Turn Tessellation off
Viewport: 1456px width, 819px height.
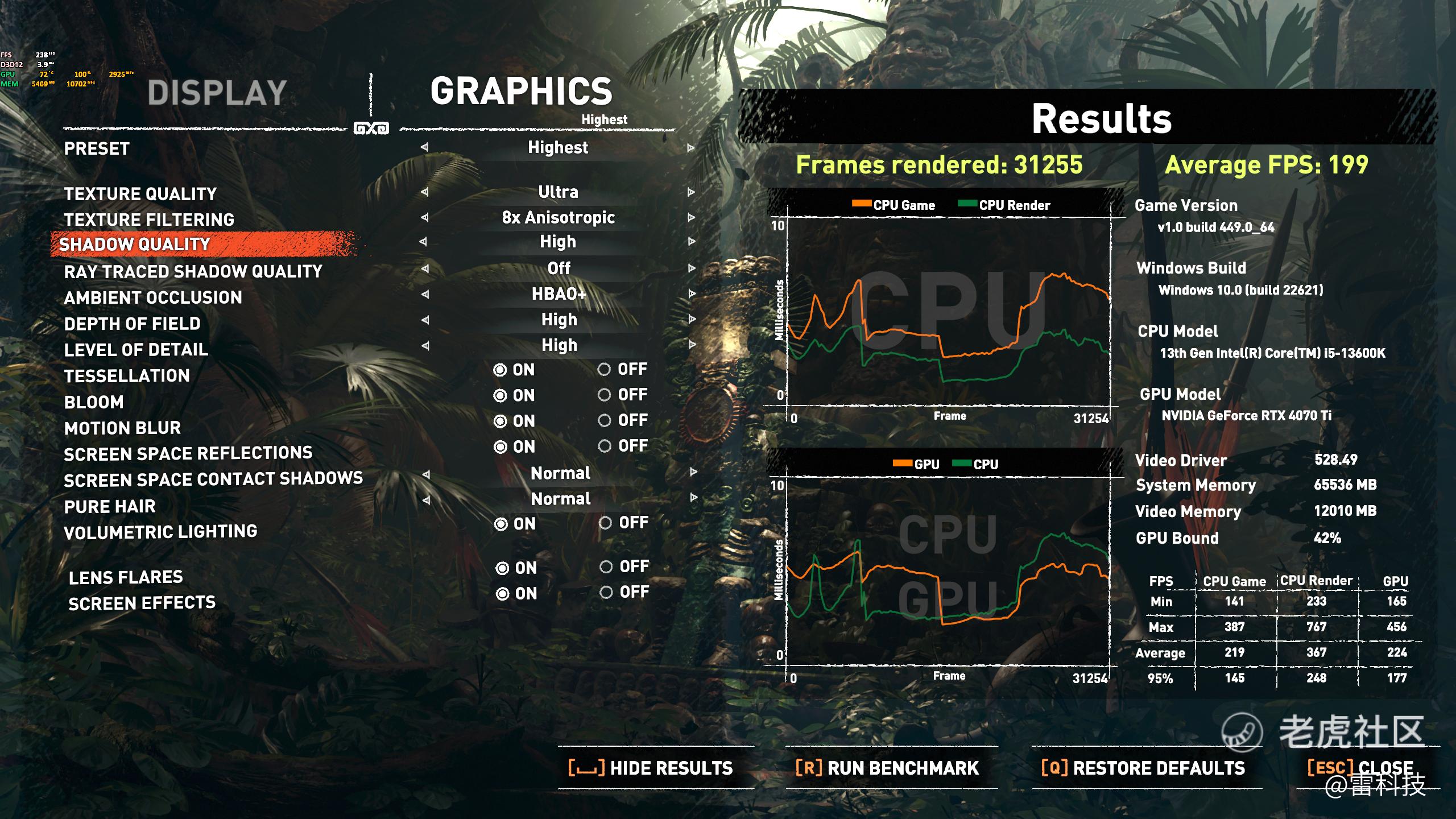[605, 370]
